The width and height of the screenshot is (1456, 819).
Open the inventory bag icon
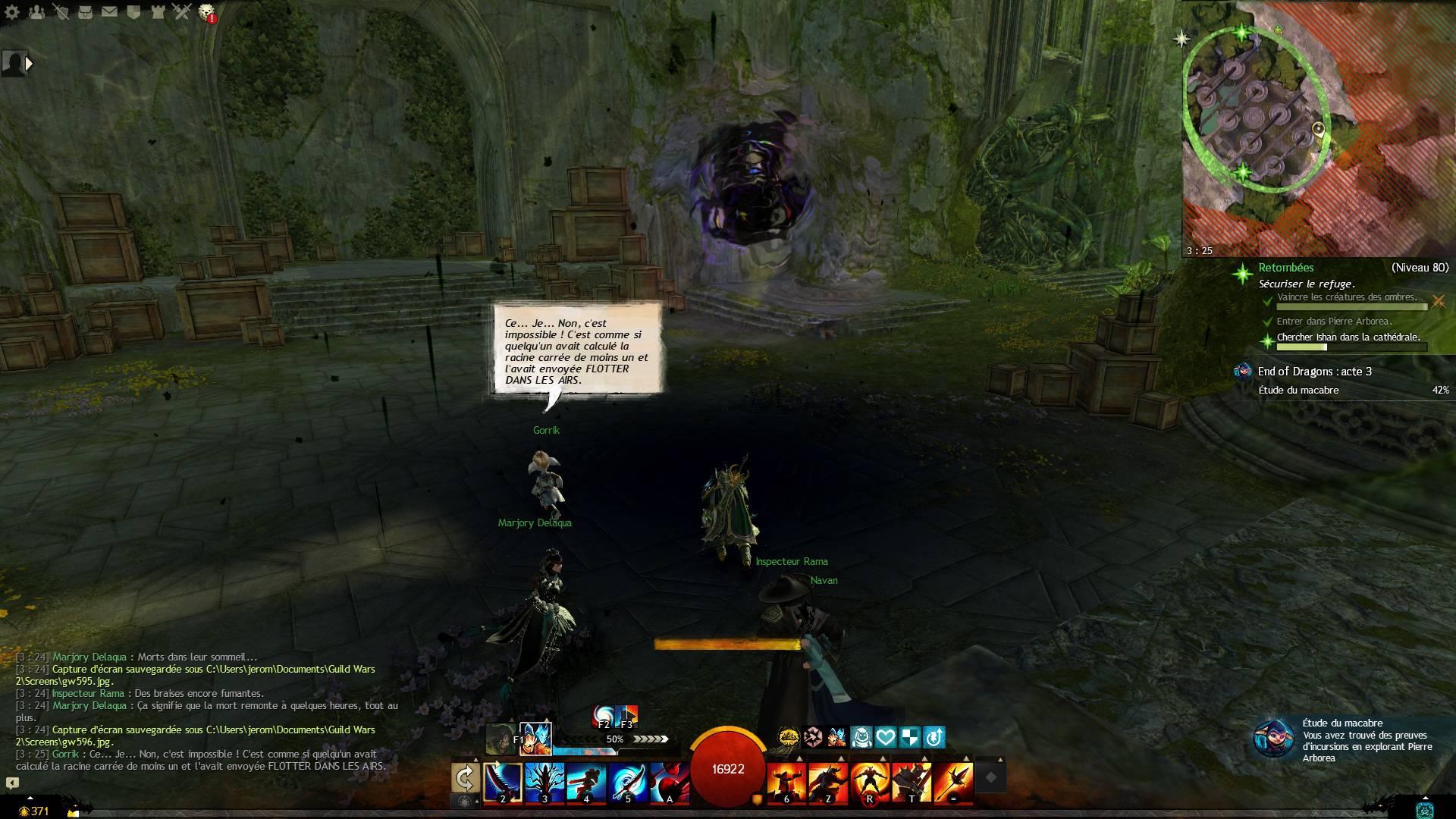click(x=85, y=12)
